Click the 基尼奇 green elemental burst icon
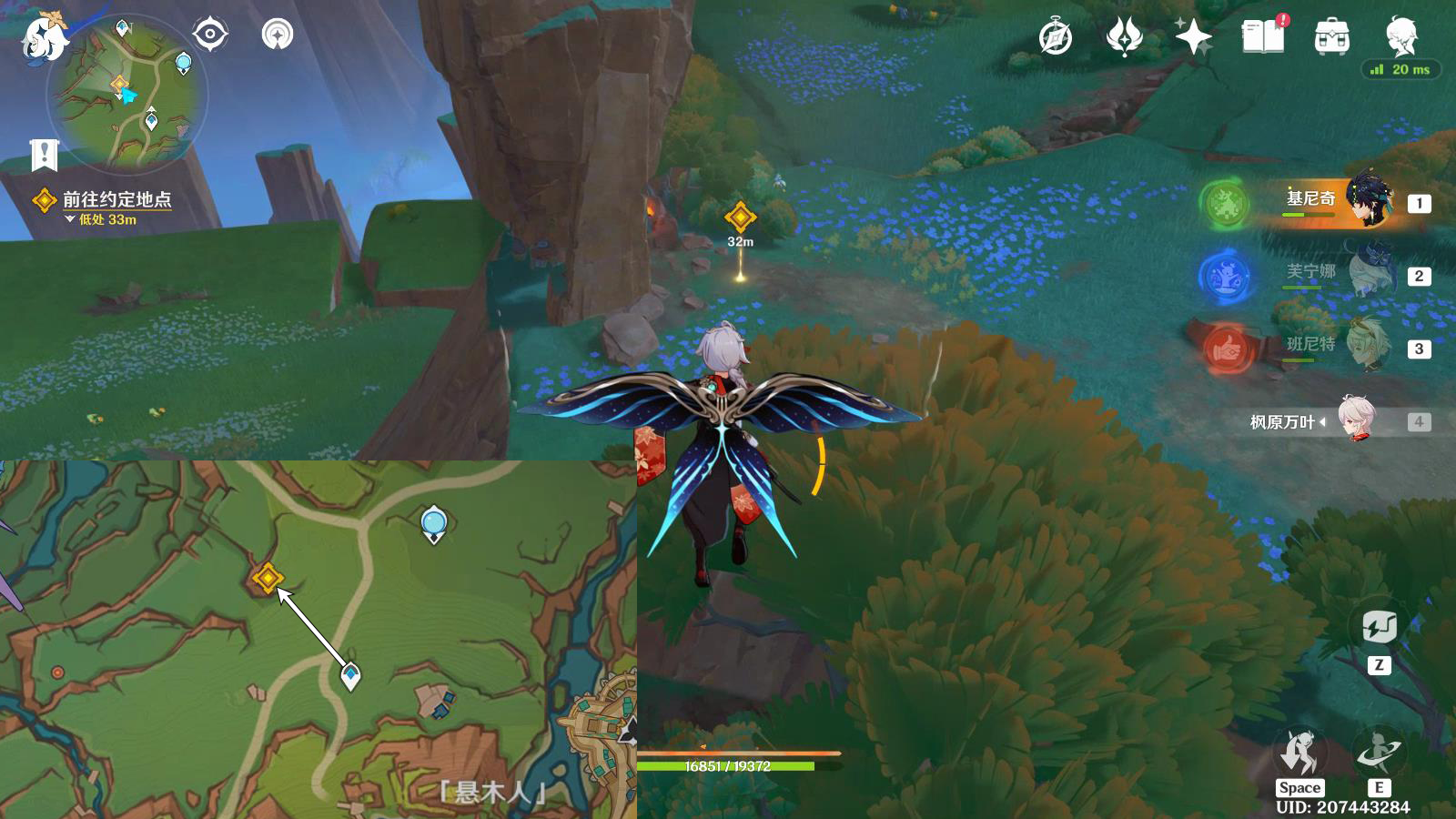The width and height of the screenshot is (1456, 819). (1225, 203)
